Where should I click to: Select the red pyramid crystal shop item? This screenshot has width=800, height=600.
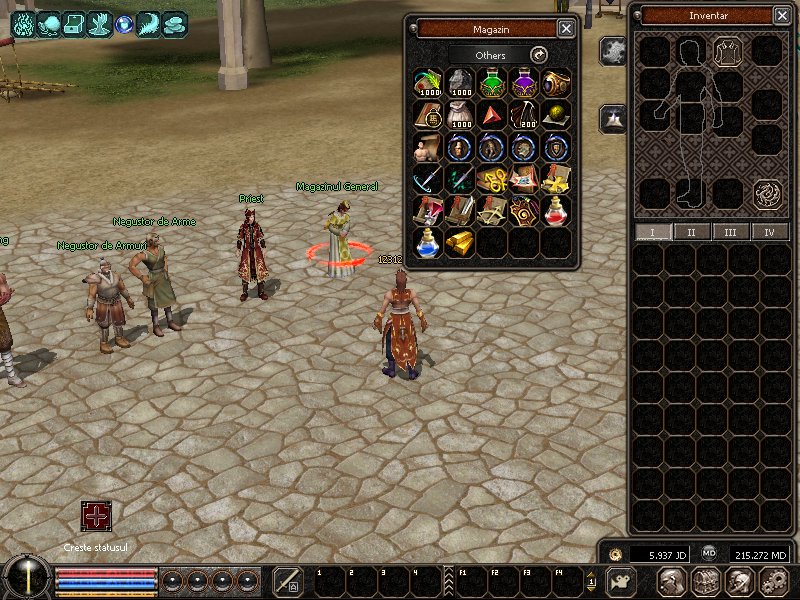491,115
